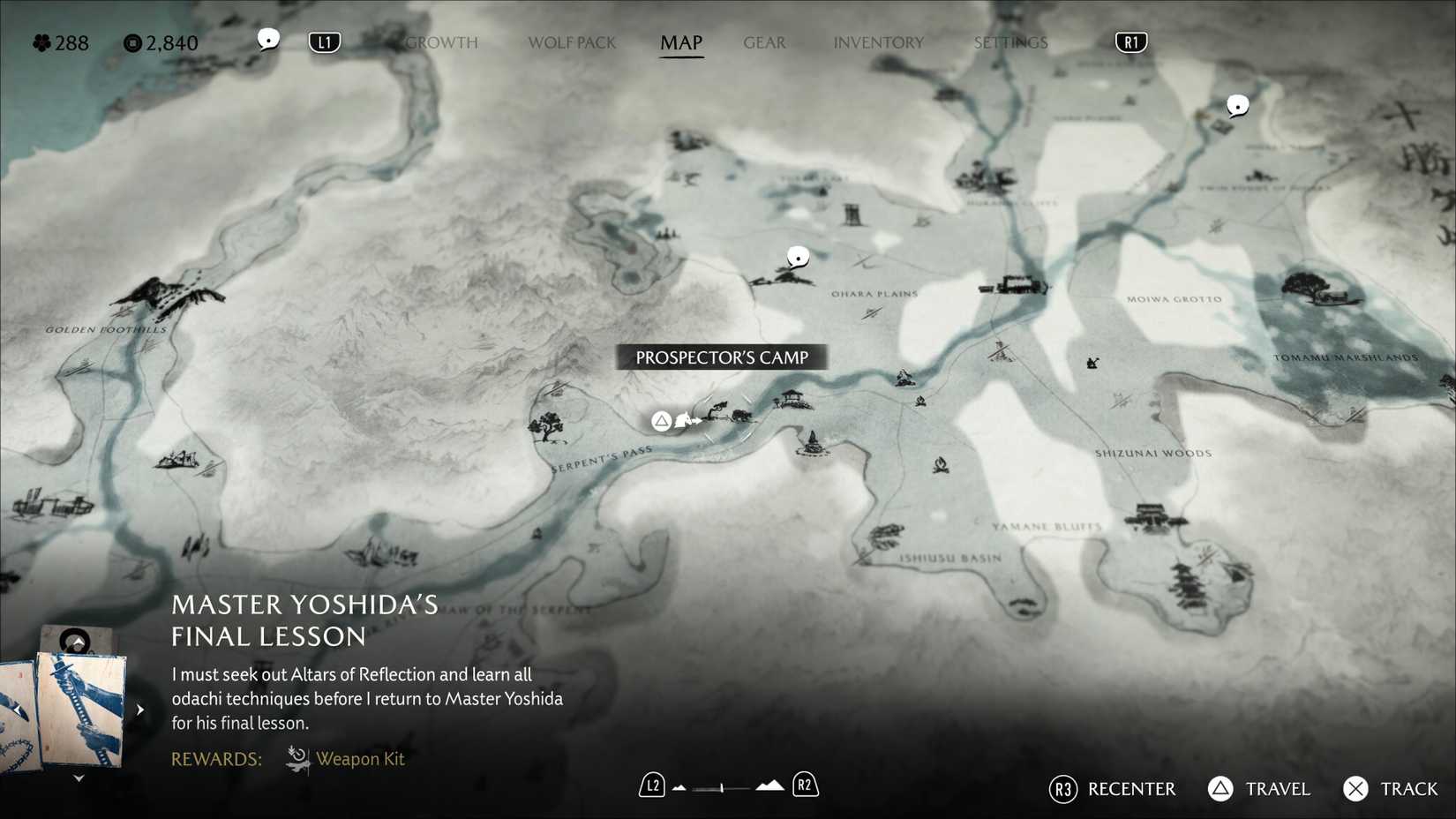The height and width of the screenshot is (819, 1456).
Task: Select the speech bubble marker north of Moiwa Grotto
Action: click(1238, 106)
